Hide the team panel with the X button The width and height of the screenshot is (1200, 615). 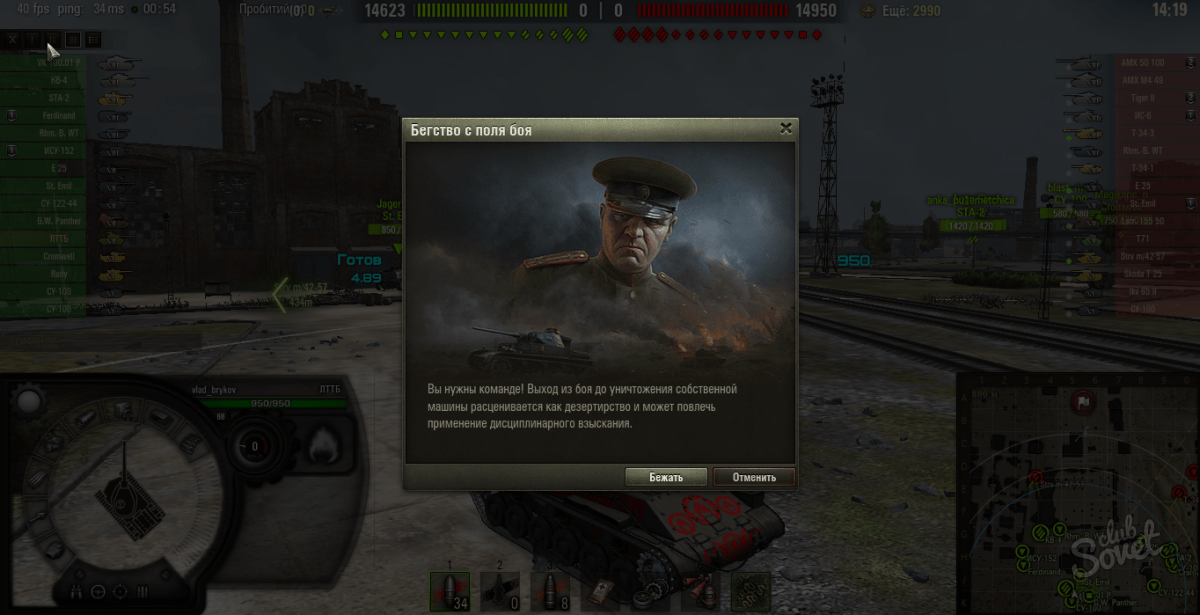point(13,40)
